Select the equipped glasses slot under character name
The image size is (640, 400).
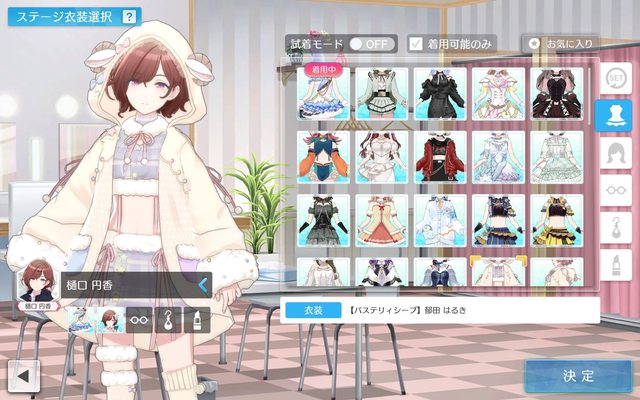coord(140,320)
